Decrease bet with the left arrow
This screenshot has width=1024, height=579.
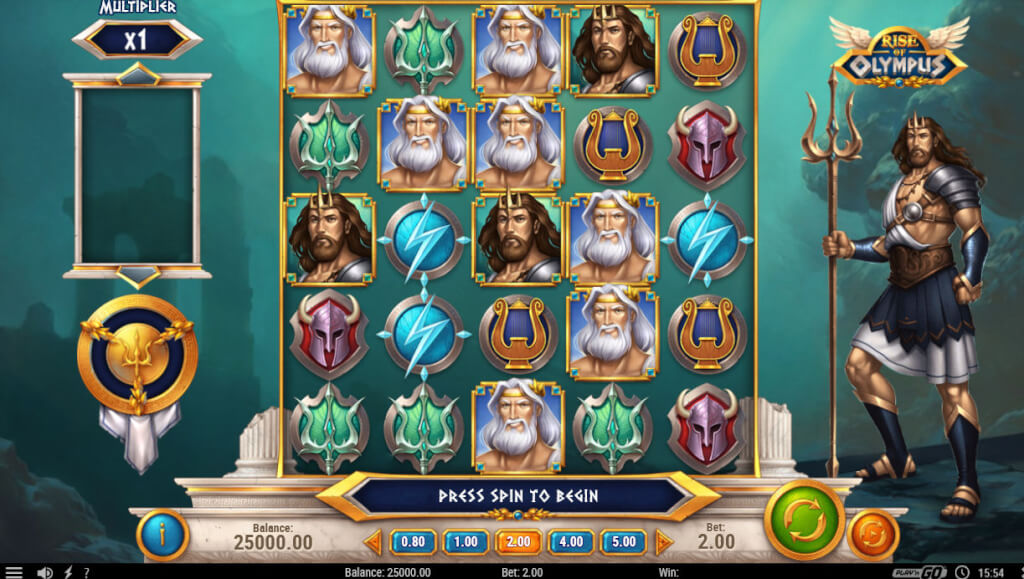(373, 542)
